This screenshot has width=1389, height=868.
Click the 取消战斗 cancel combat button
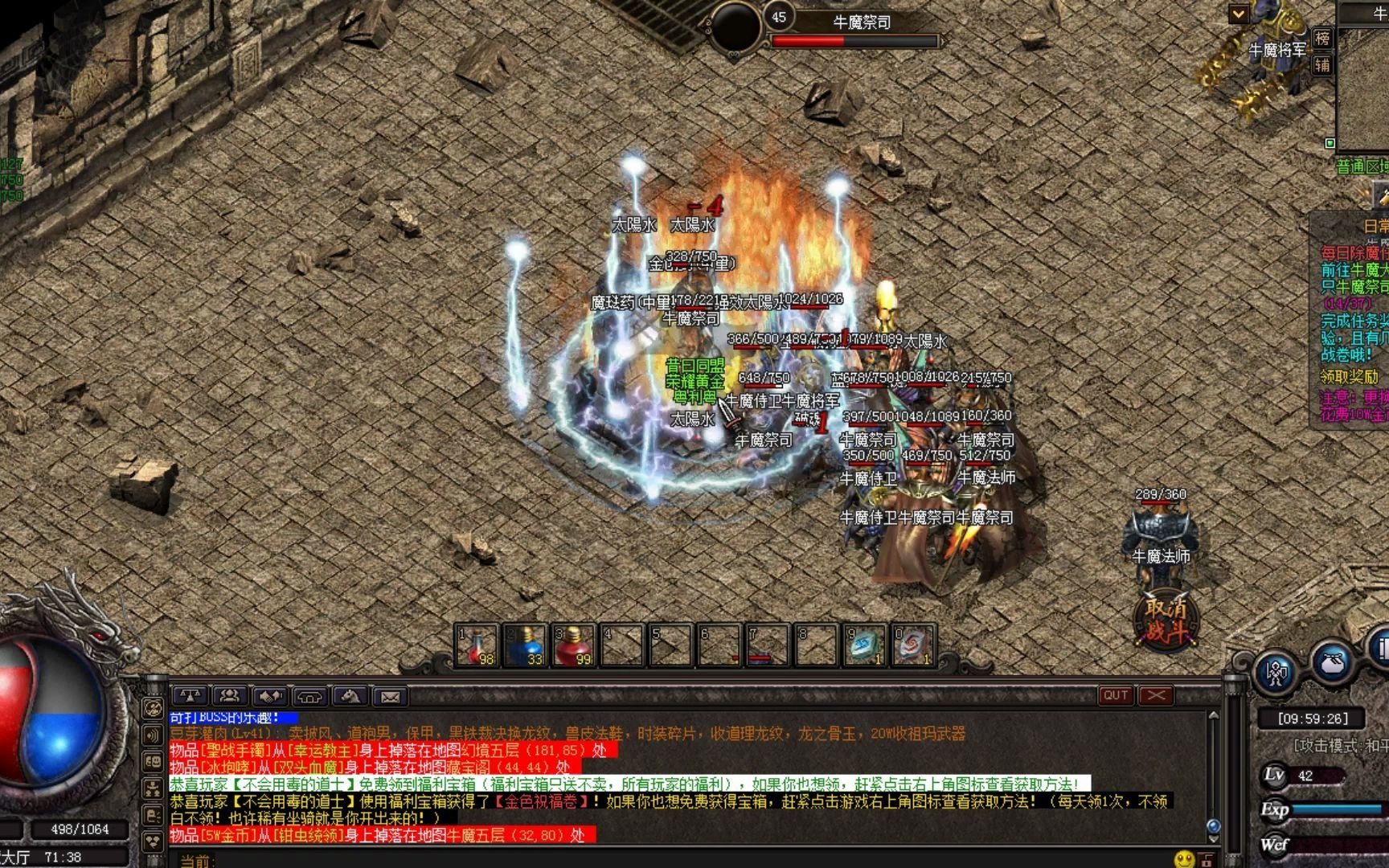click(x=1166, y=620)
